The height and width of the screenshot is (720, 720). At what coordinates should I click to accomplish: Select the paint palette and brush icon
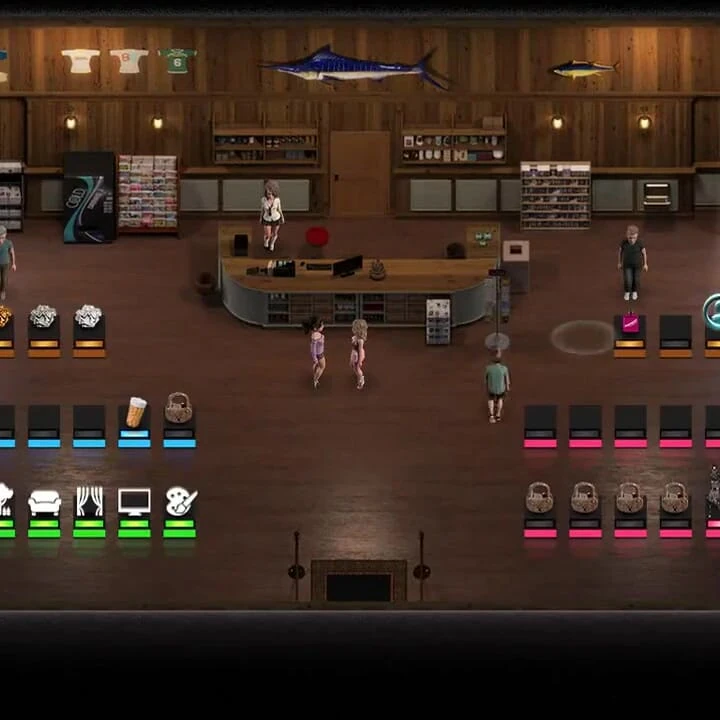tap(180, 501)
